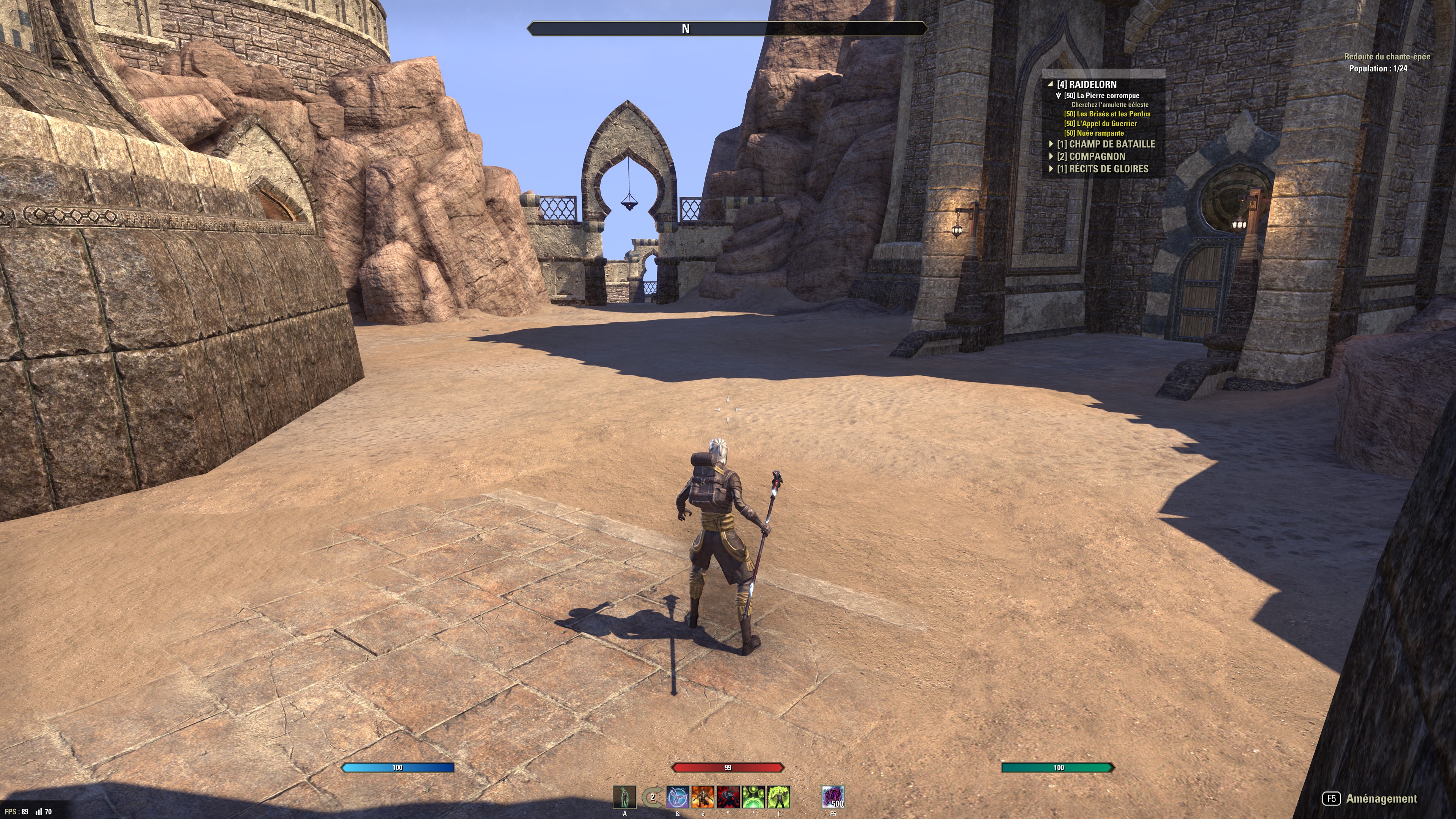Expand the CHAMP DE BATAILLE category
The image size is (1456, 819).
[x=1051, y=144]
